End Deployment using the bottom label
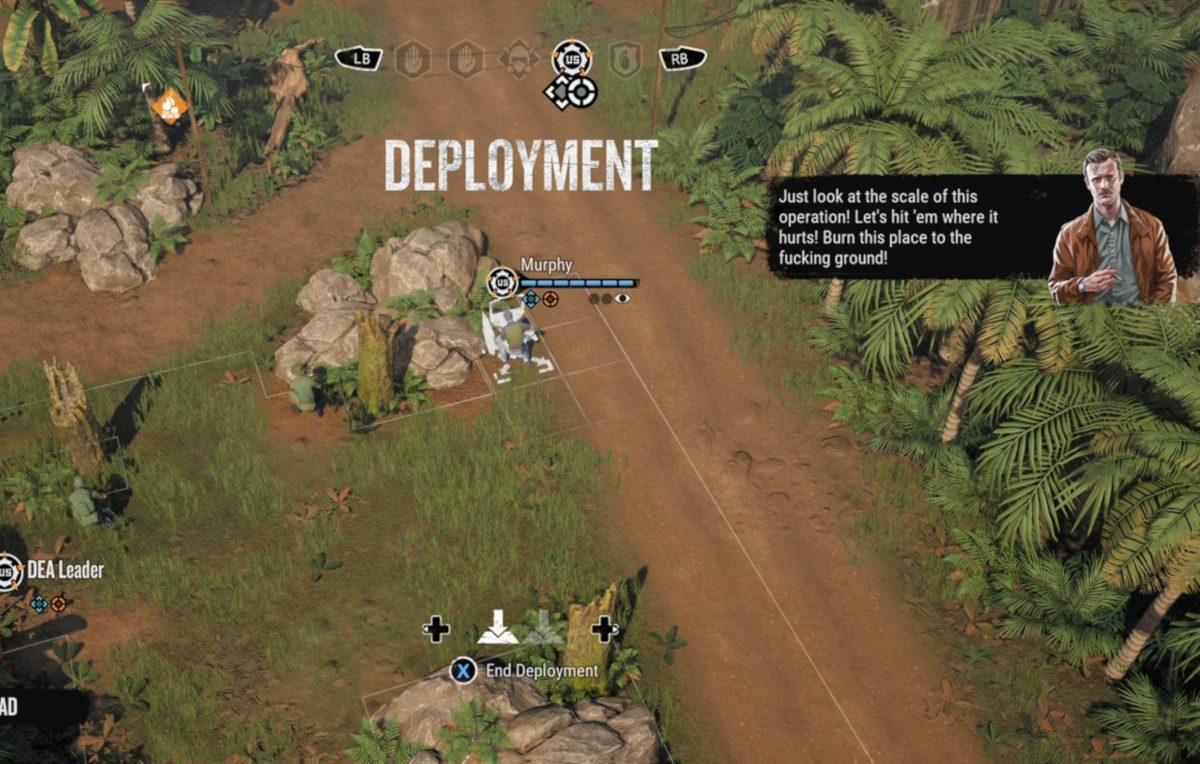1200x764 pixels. point(541,671)
